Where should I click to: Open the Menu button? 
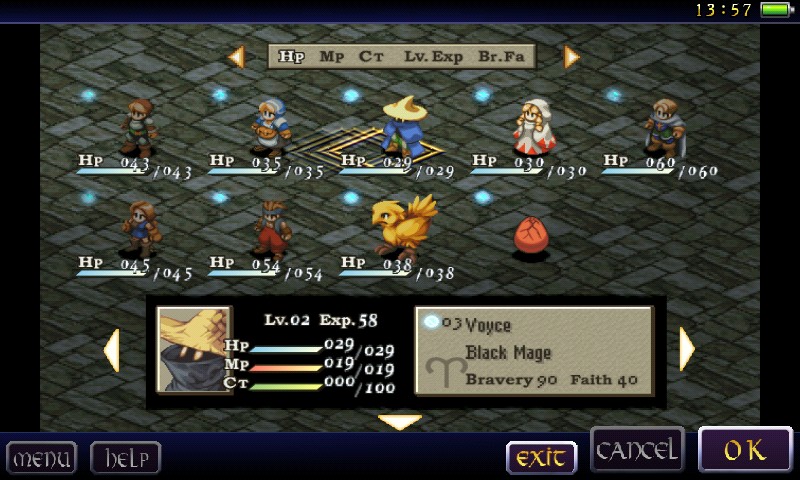pos(41,459)
